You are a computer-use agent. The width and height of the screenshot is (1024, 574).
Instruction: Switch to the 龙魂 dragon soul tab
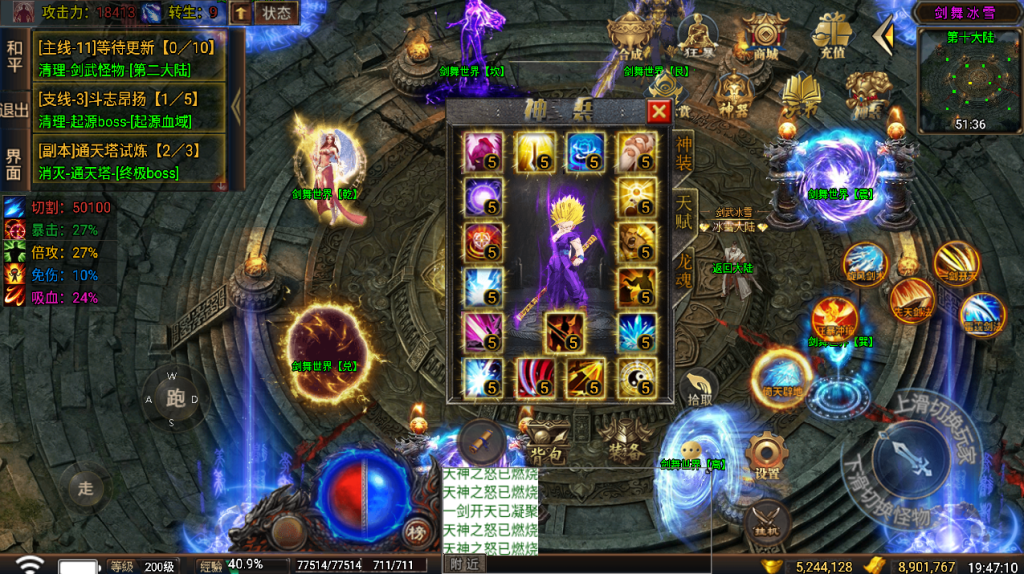[x=684, y=268]
